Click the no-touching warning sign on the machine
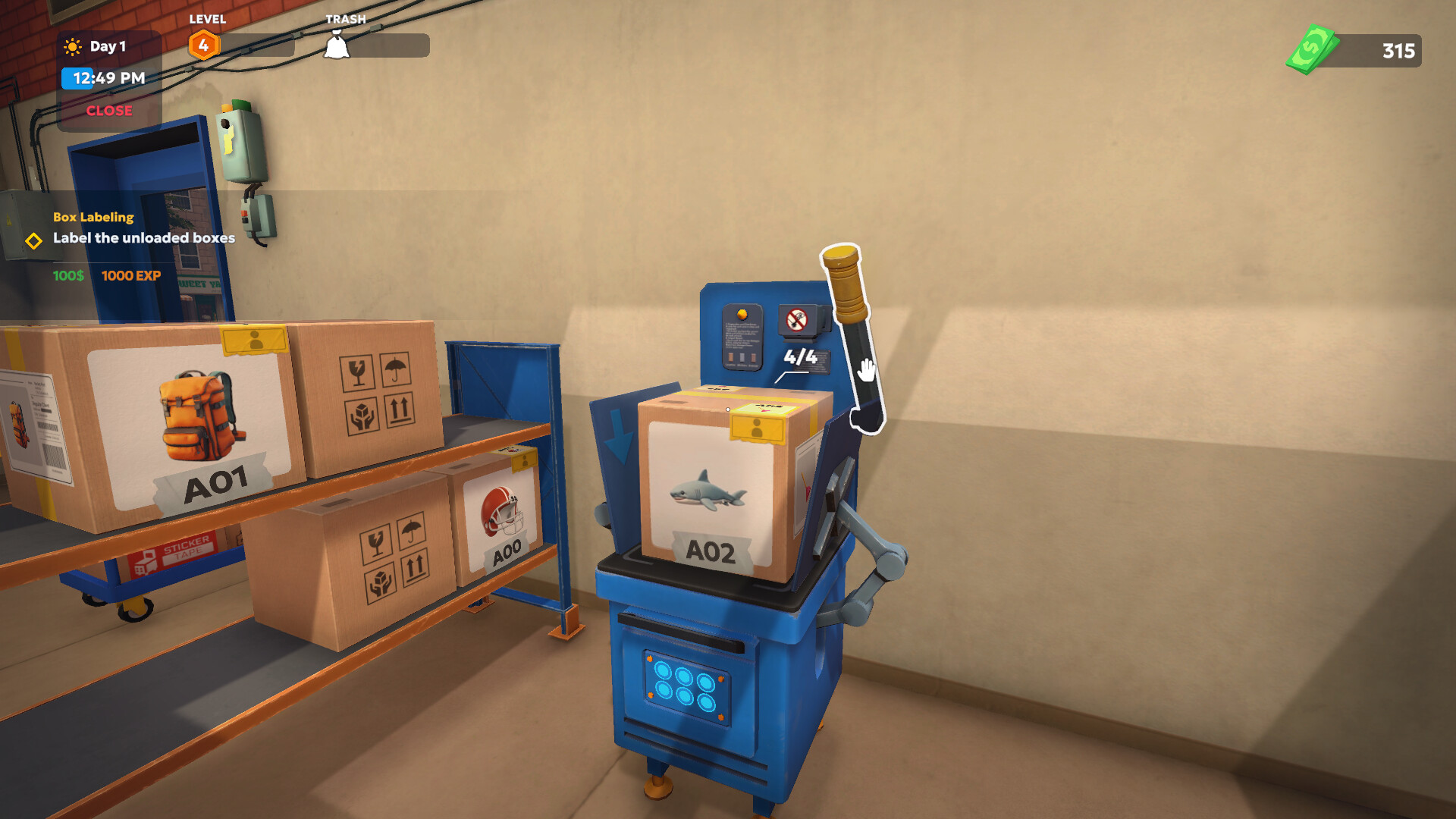Viewport: 1456px width, 819px height. coord(798,318)
